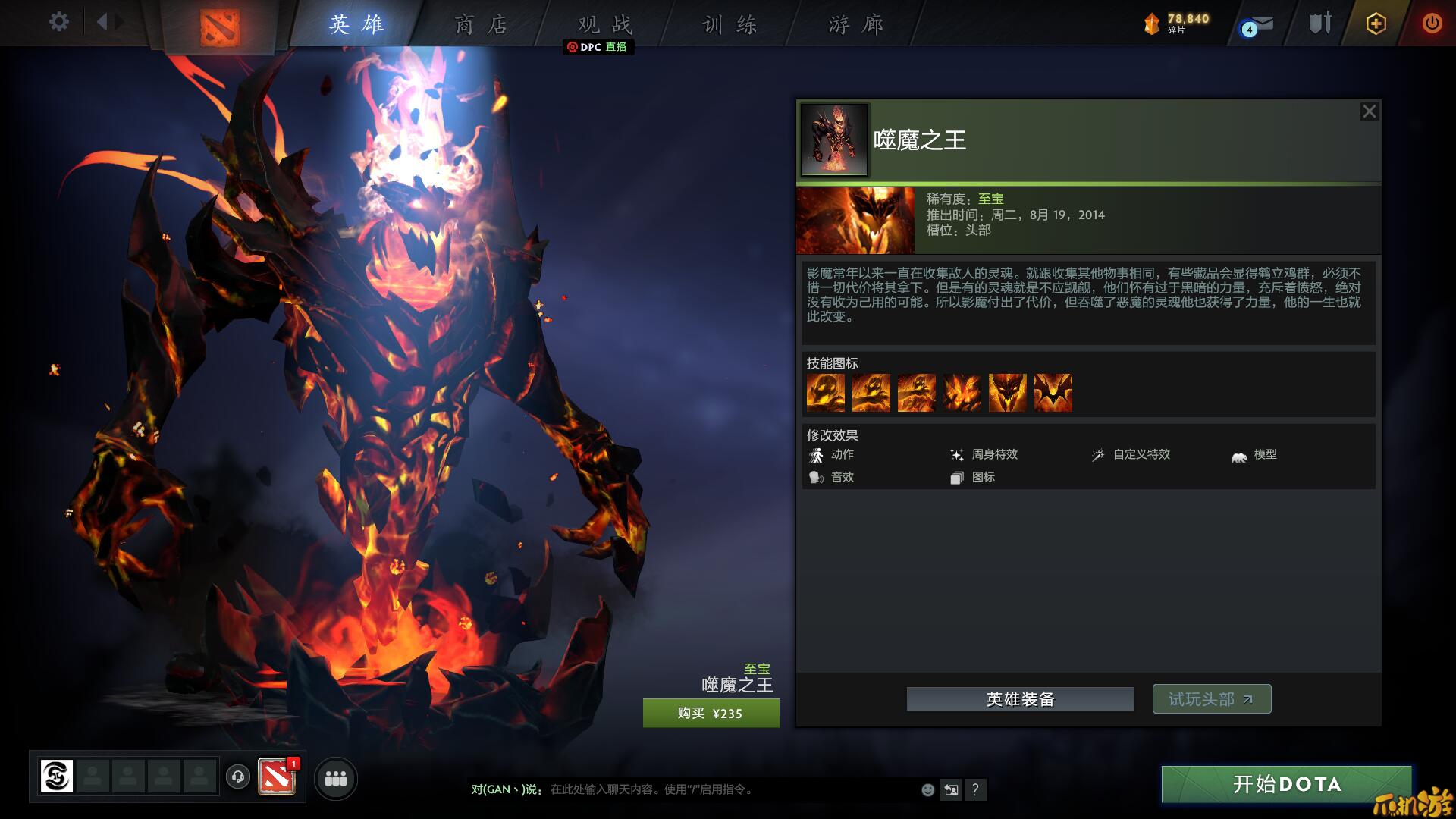Screen dimensions: 1456x819
Task: Switch to the 英雄 heroes tab
Action: 356,25
